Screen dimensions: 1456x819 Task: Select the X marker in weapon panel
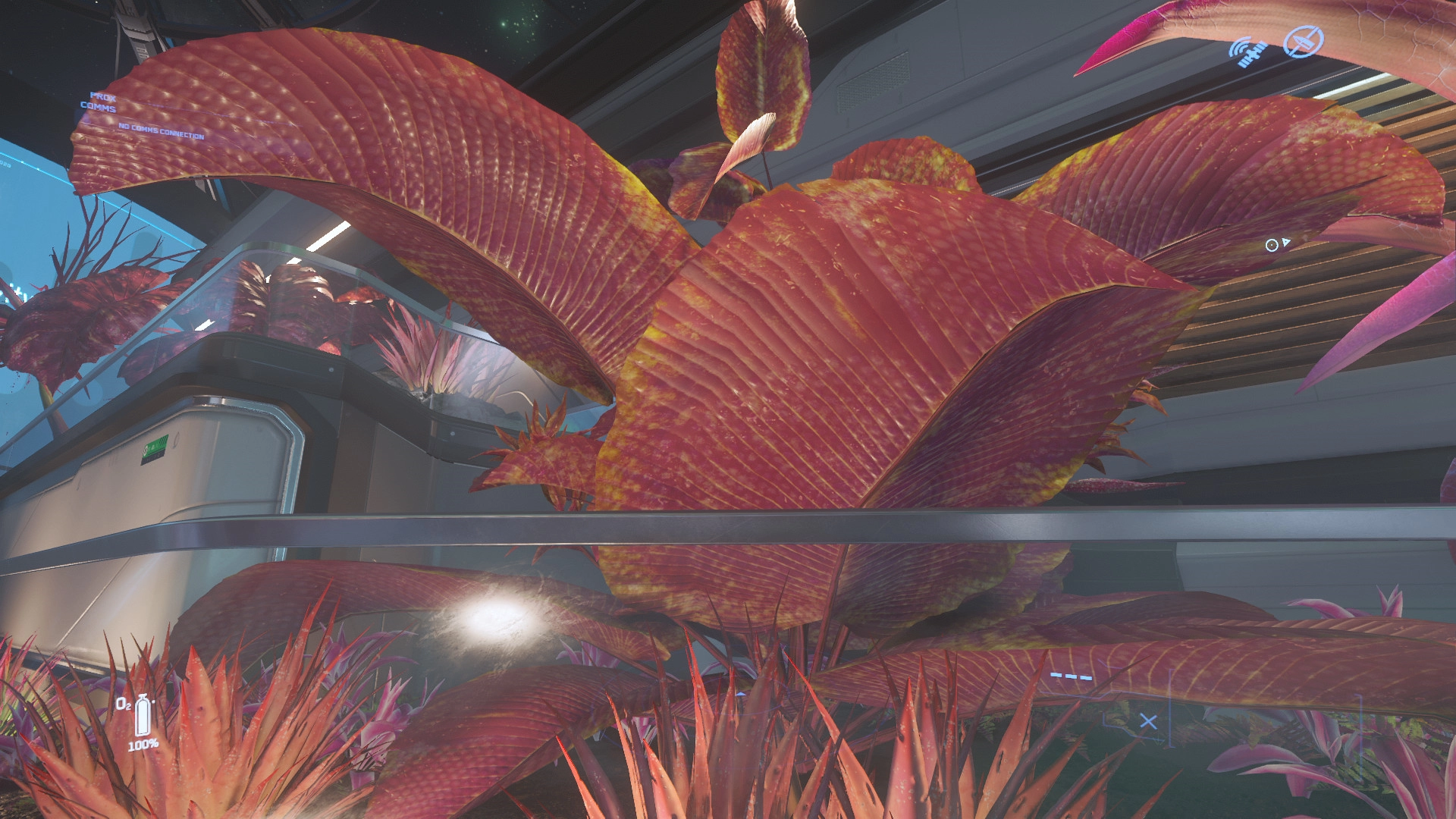pos(1148,721)
